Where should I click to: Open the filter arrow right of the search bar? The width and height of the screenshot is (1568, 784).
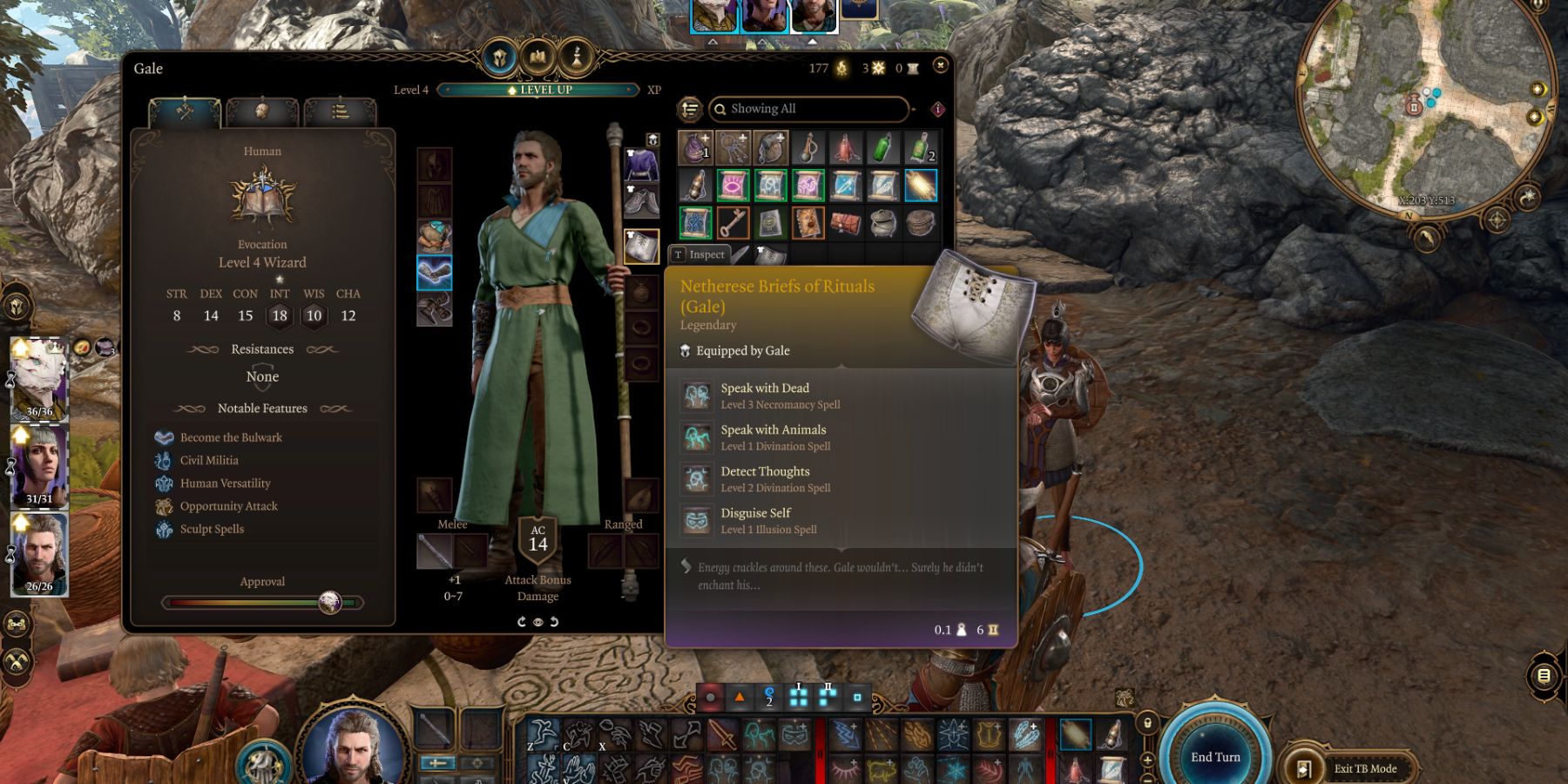point(914,110)
